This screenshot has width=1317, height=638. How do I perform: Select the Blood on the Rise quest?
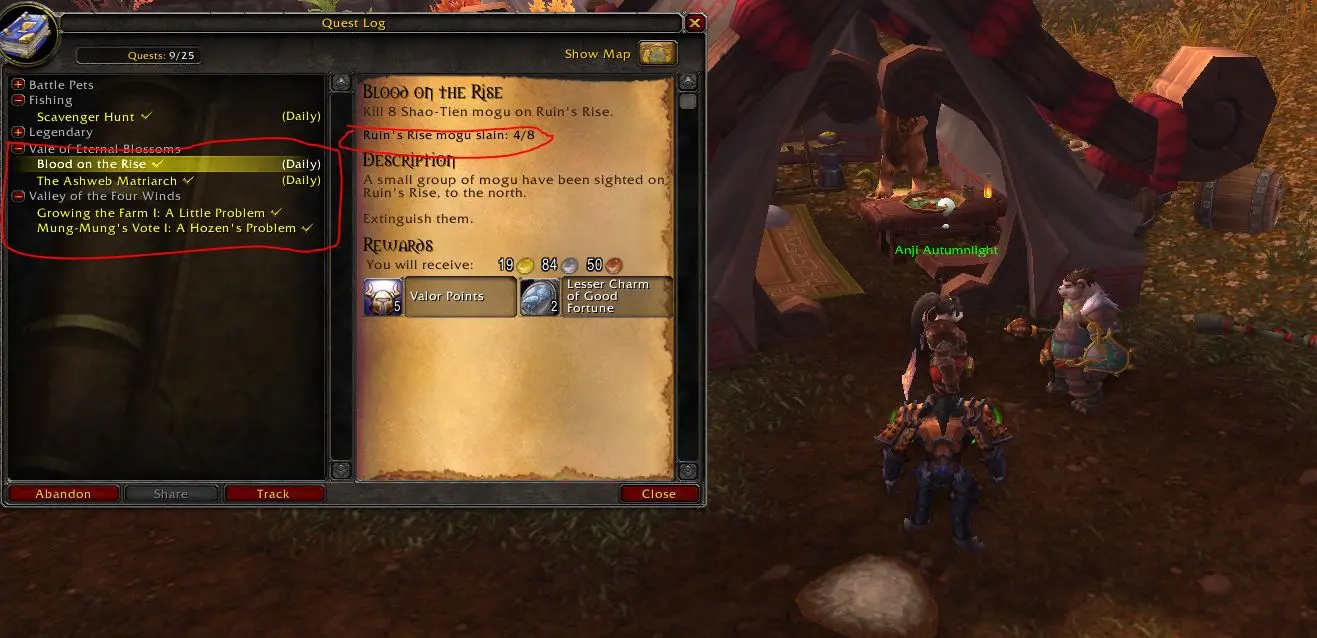tap(92, 164)
